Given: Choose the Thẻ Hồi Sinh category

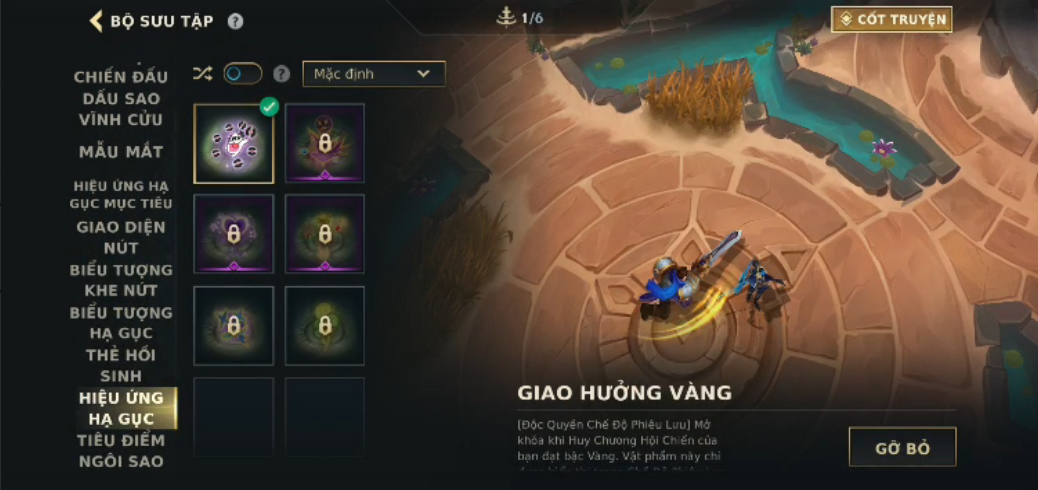Looking at the screenshot, I should tap(121, 365).
